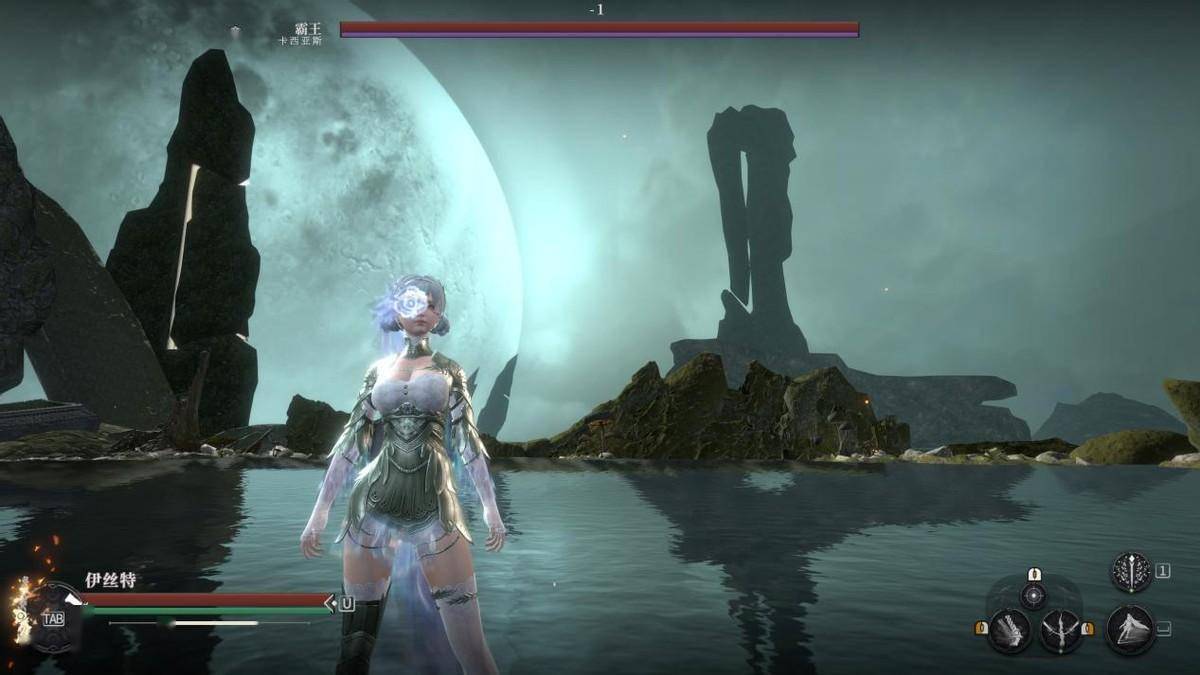
Task: Activate the dodge dash ability icon
Action: click(1131, 630)
